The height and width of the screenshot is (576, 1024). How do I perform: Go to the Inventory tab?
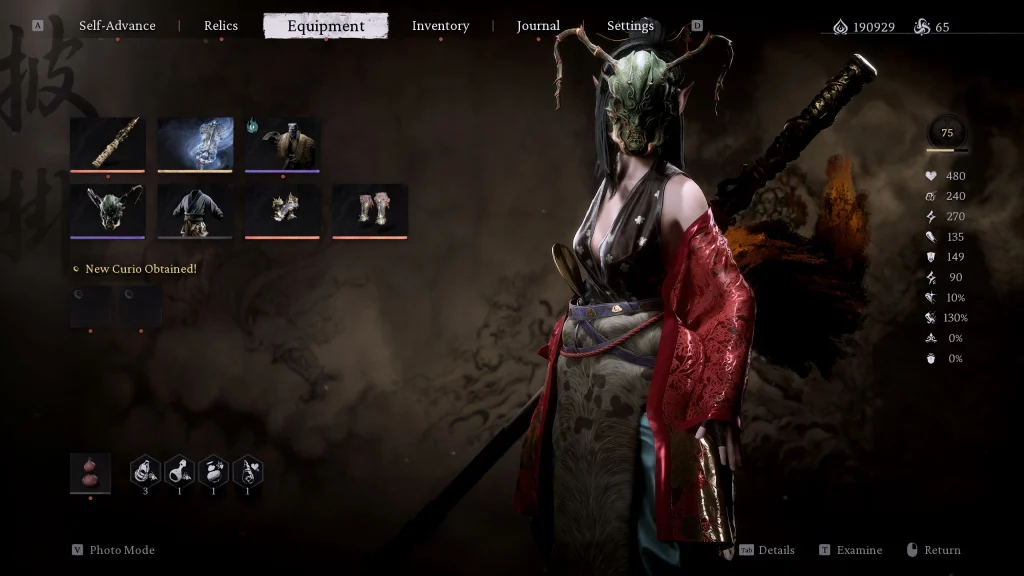440,26
